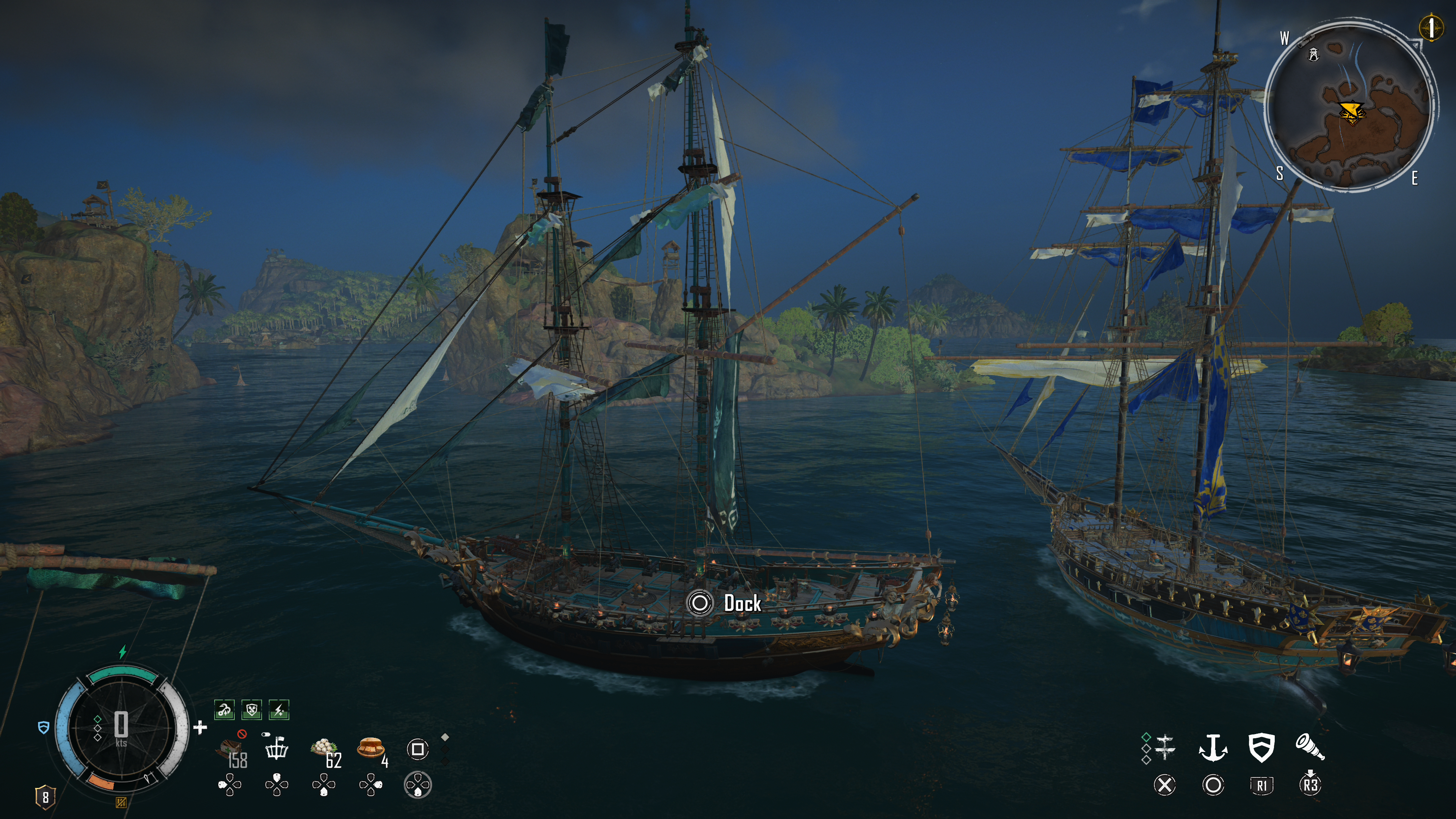Click the yellow cargo crate icon
The height and width of the screenshot is (819, 1456).
pyautogui.click(x=121, y=802)
